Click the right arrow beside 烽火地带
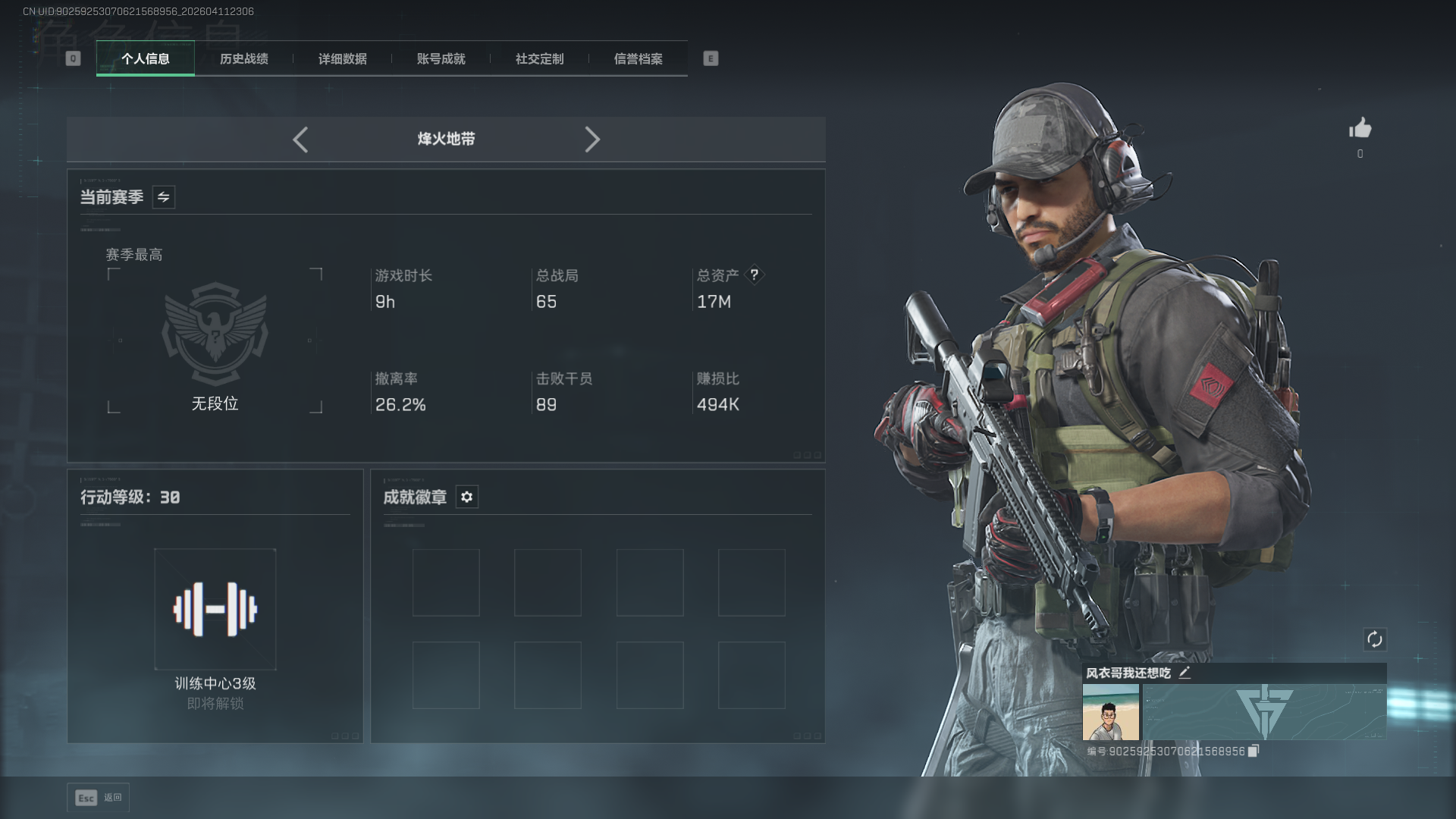 tap(592, 140)
